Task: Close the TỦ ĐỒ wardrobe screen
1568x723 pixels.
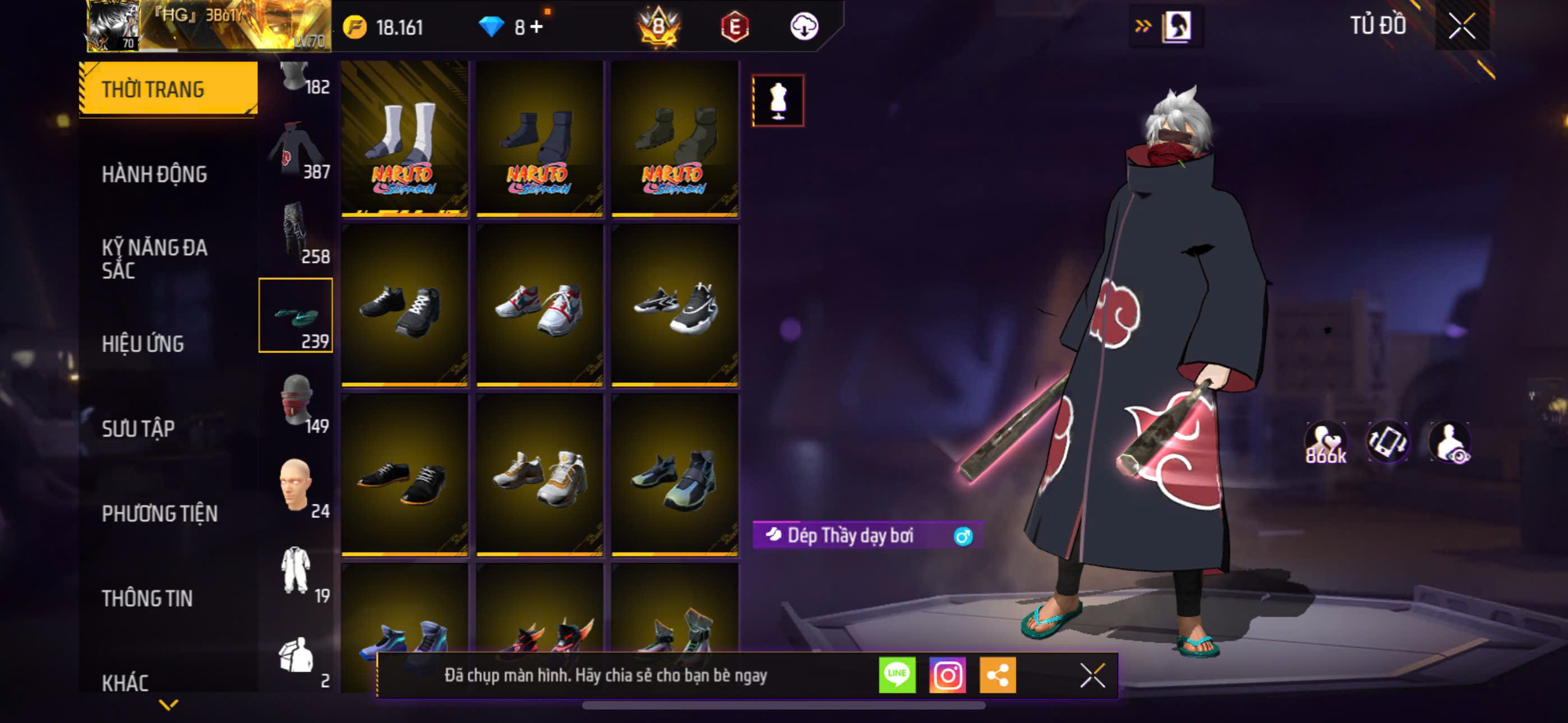Action: tap(1461, 26)
